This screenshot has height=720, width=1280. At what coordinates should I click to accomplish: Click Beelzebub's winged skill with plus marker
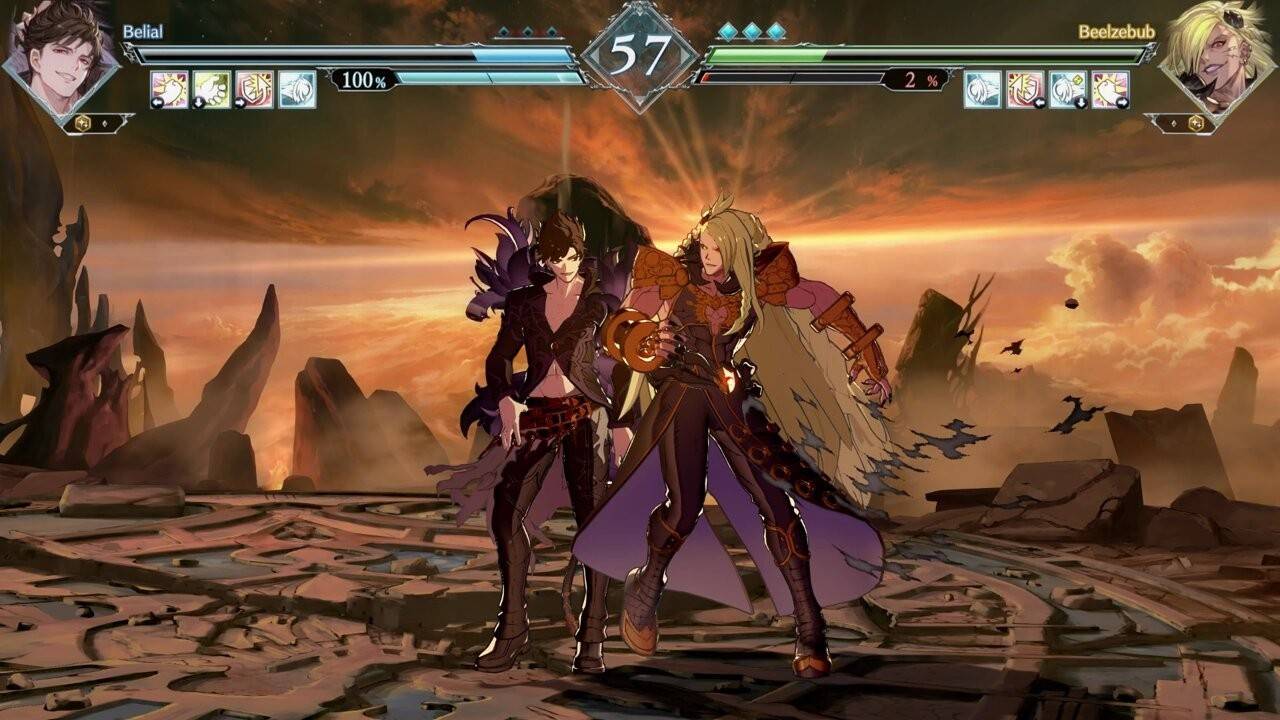(x=1067, y=89)
